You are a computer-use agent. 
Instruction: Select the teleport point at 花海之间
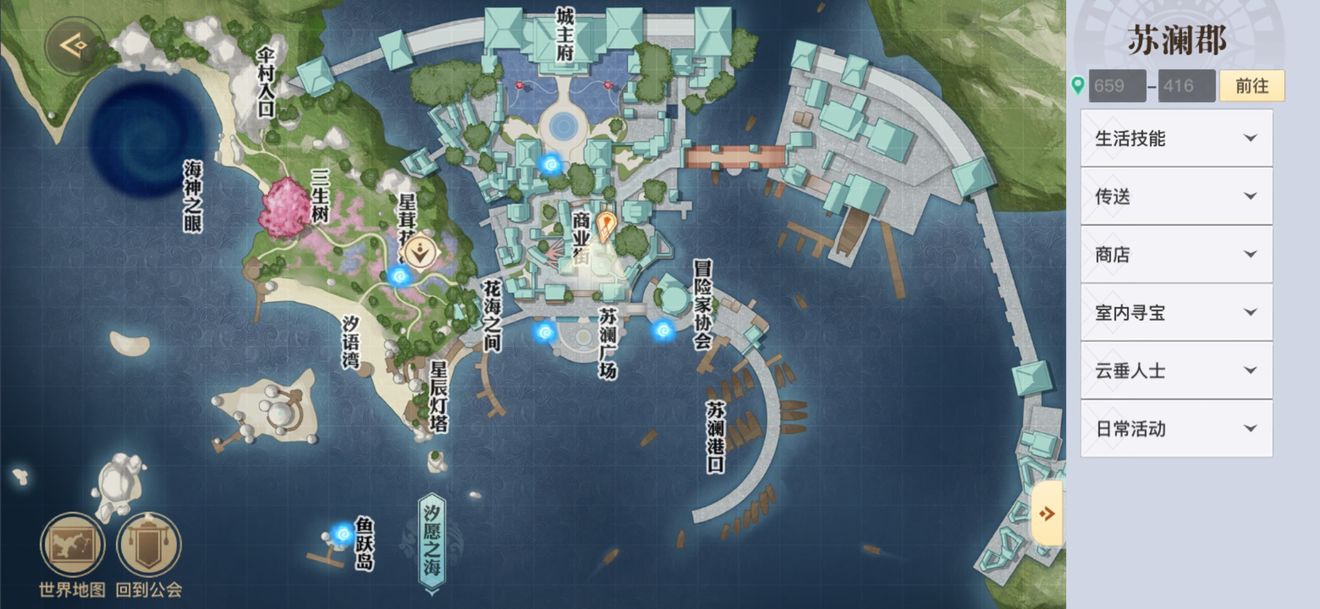coord(545,331)
